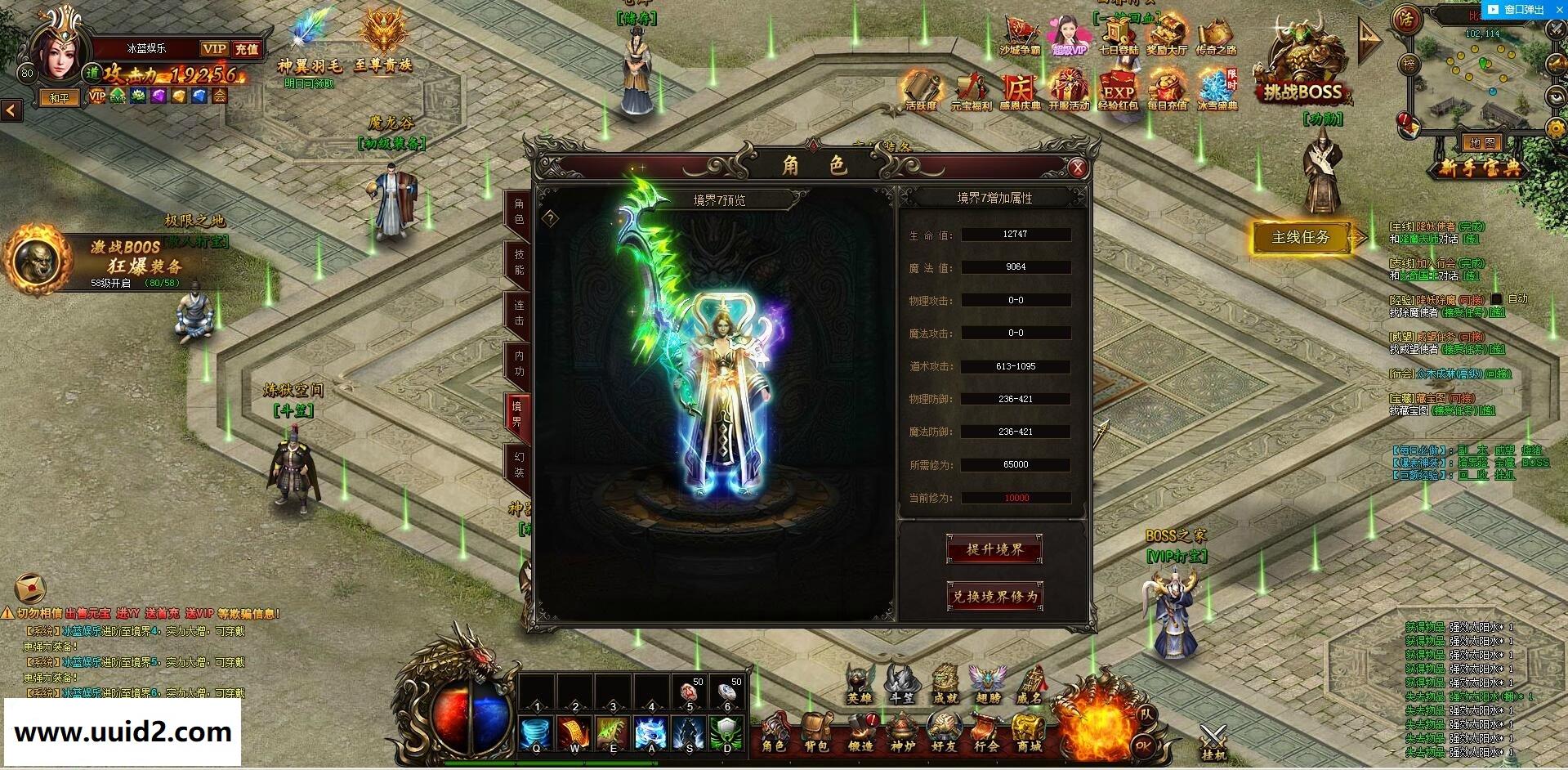Switch to the 技能 skills tab
1568x770 pixels.
[x=519, y=262]
